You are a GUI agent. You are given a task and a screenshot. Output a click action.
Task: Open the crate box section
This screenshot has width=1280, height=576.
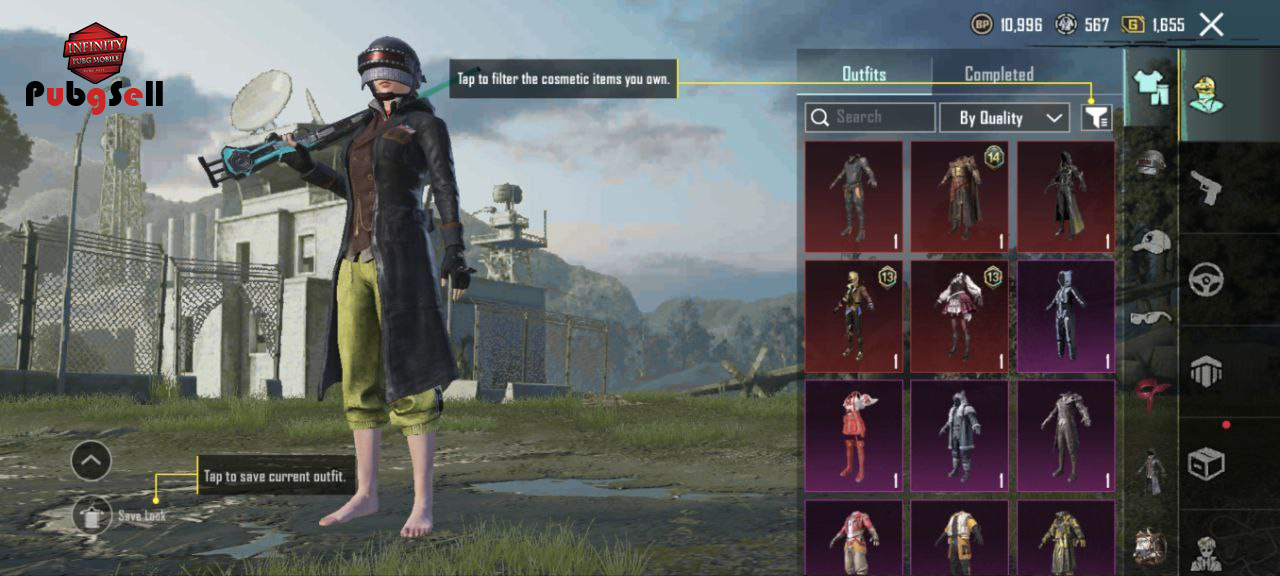point(1206,463)
